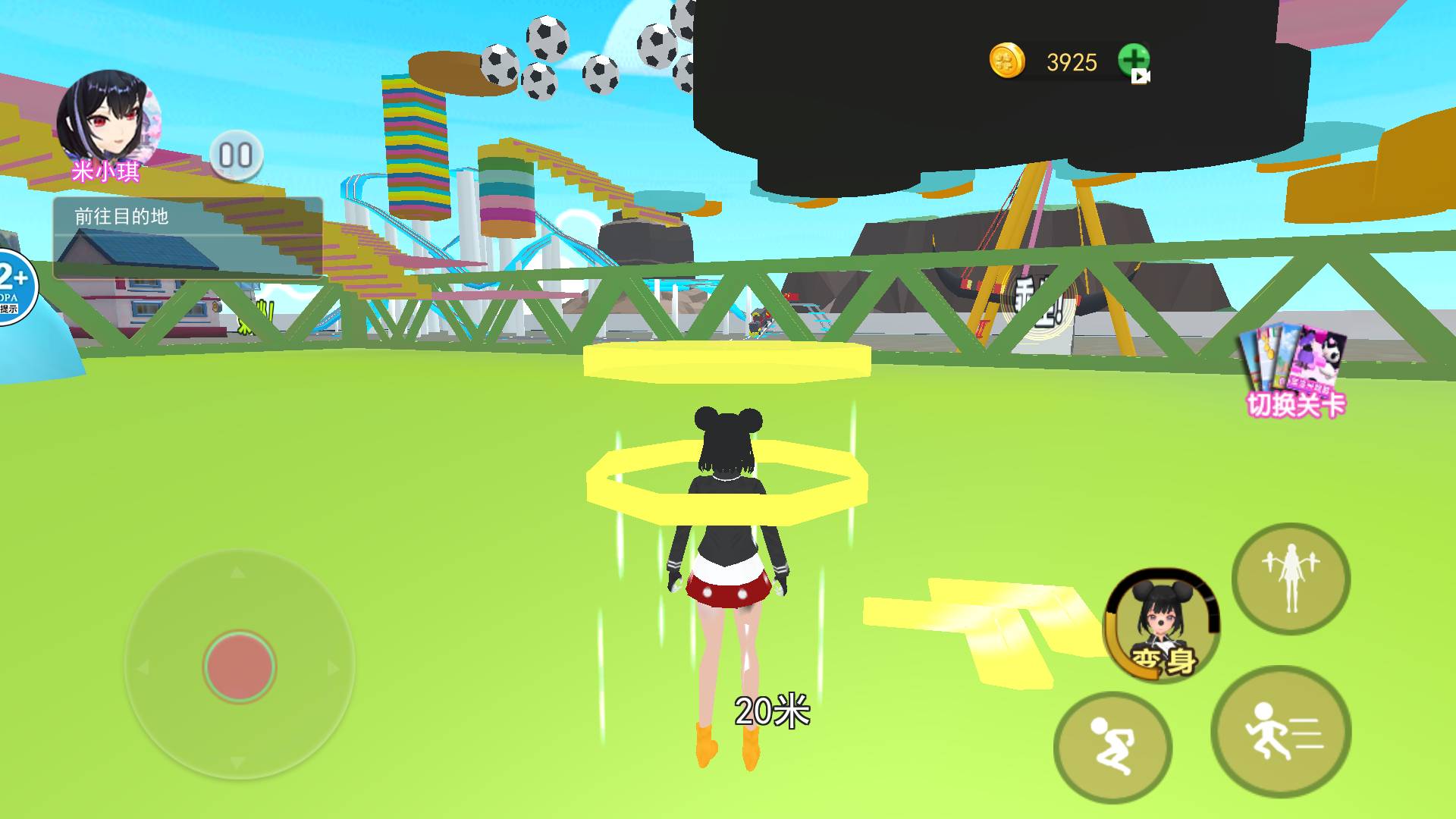Viewport: 1456px width, 819px height.
Task: Activate the sprint dash button
Action: tap(1281, 731)
